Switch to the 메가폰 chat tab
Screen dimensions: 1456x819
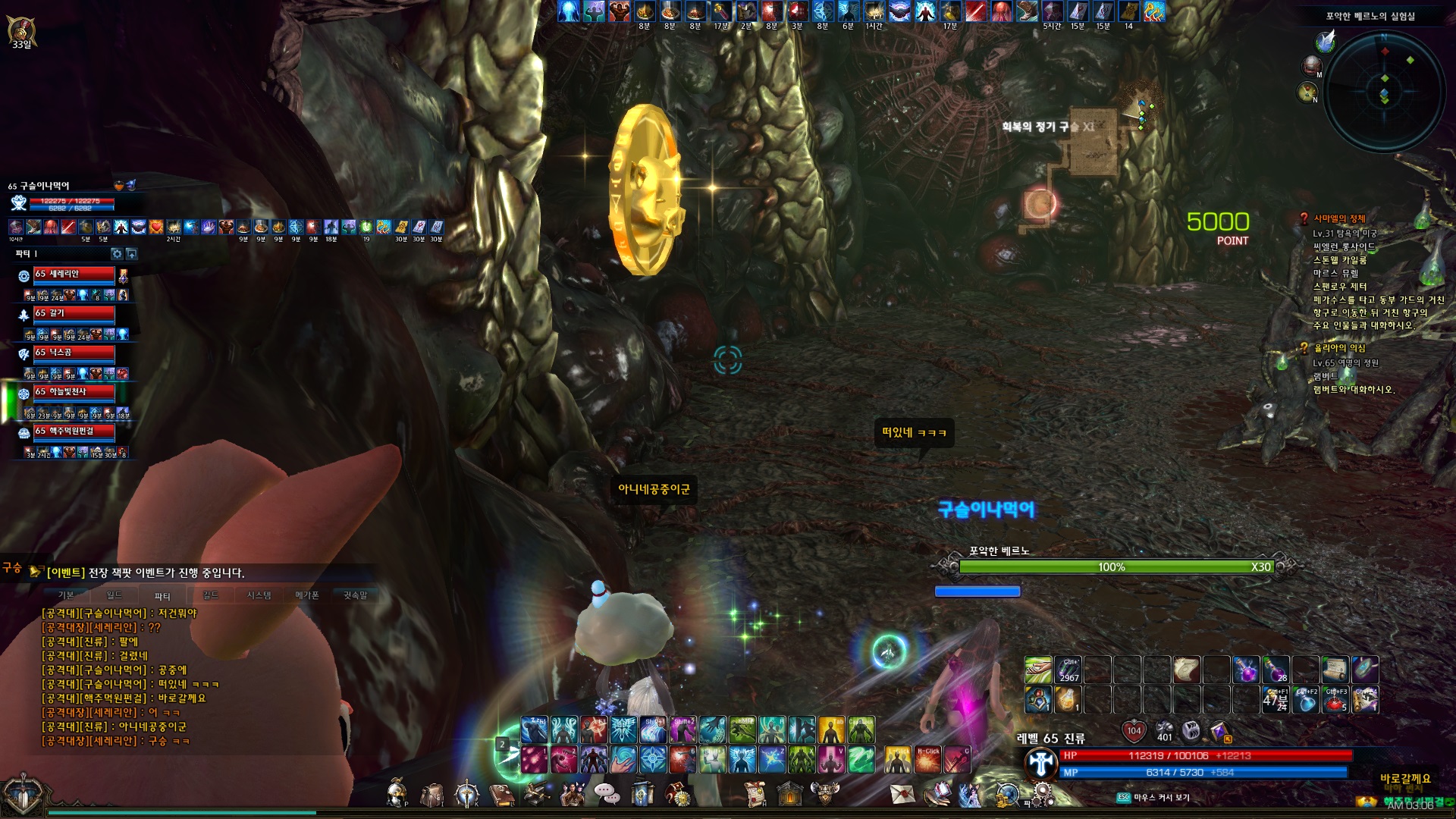point(307,595)
